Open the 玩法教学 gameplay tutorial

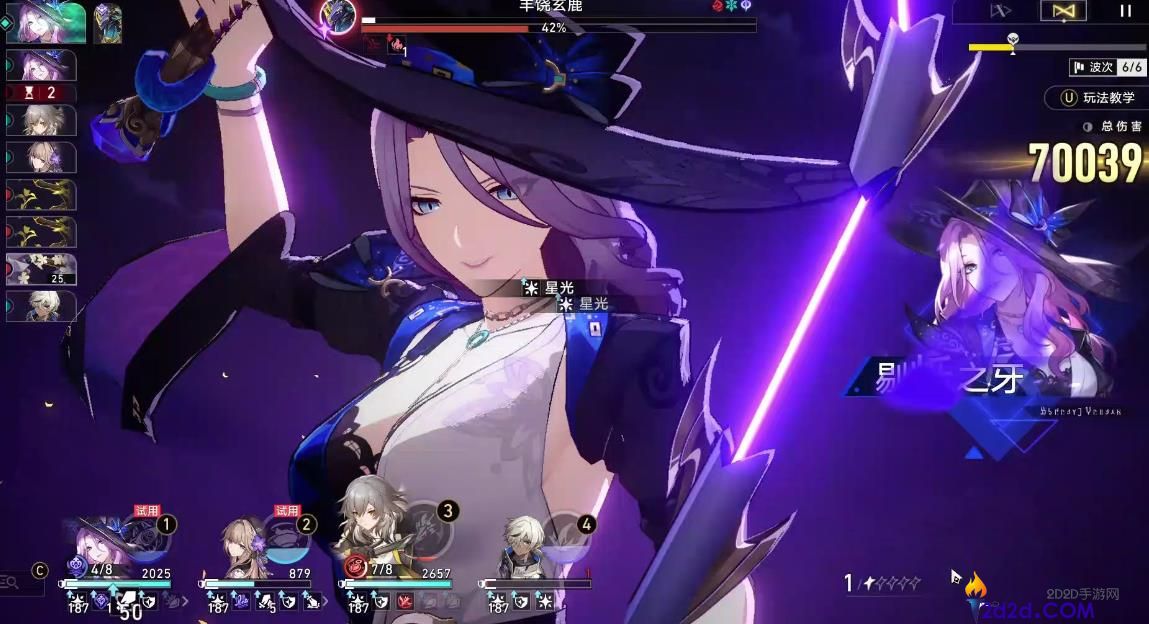[x=1097, y=98]
